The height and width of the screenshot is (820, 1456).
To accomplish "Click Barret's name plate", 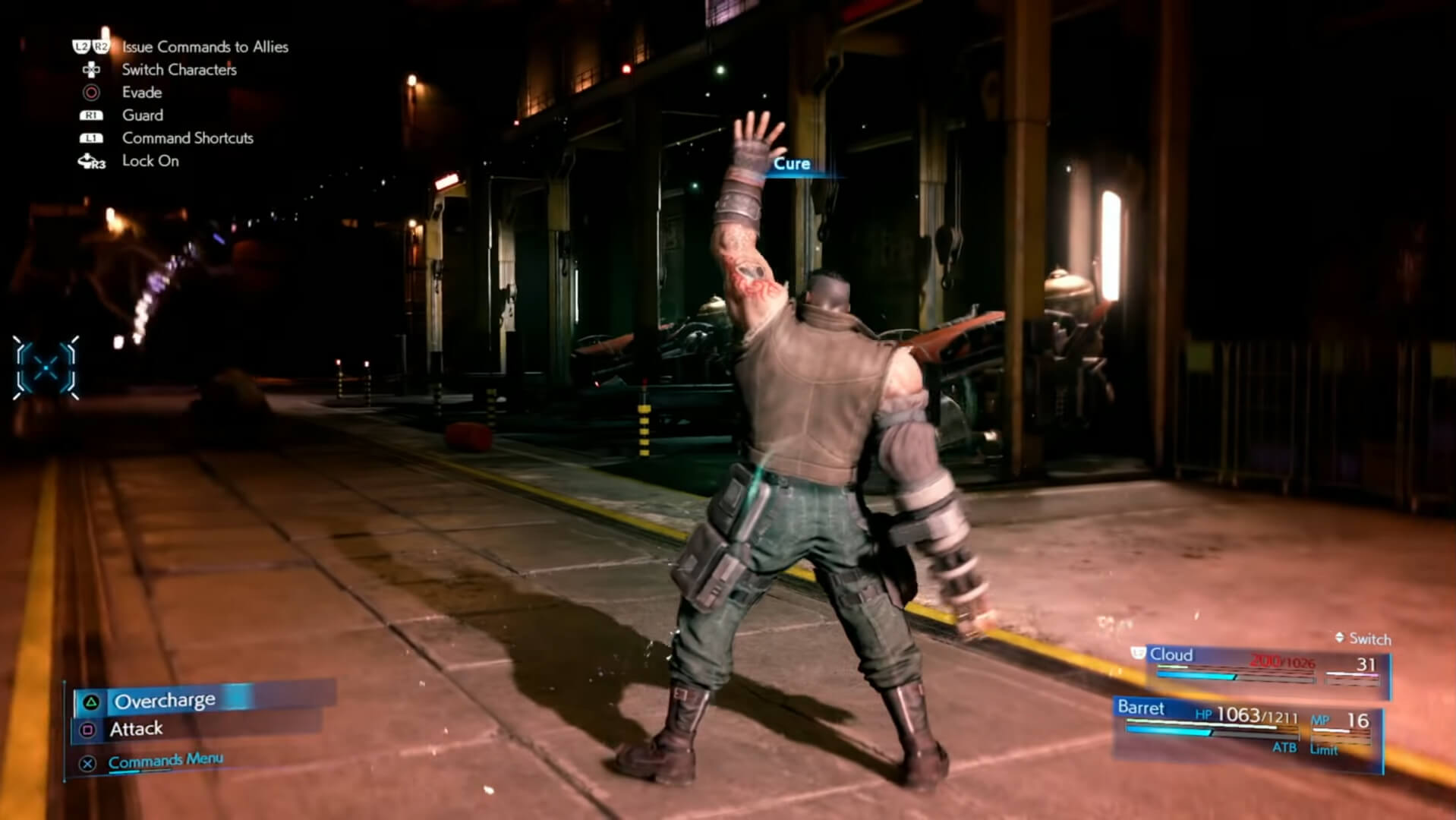I will 1140,708.
